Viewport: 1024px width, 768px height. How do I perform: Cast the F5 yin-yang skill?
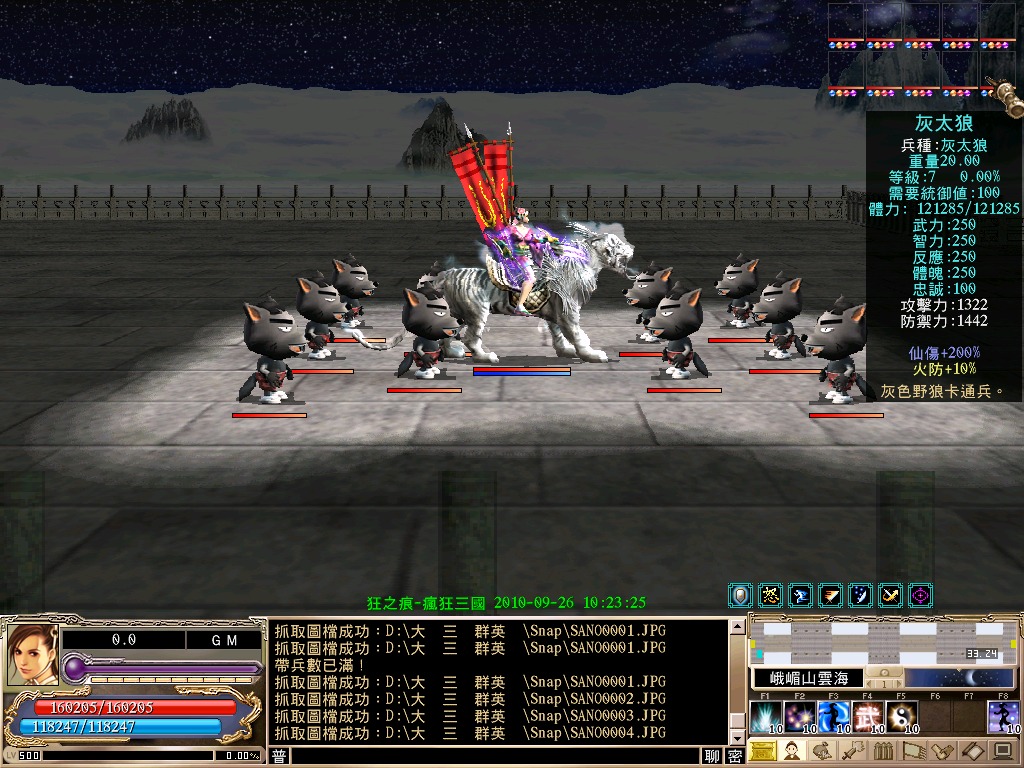pos(901,717)
